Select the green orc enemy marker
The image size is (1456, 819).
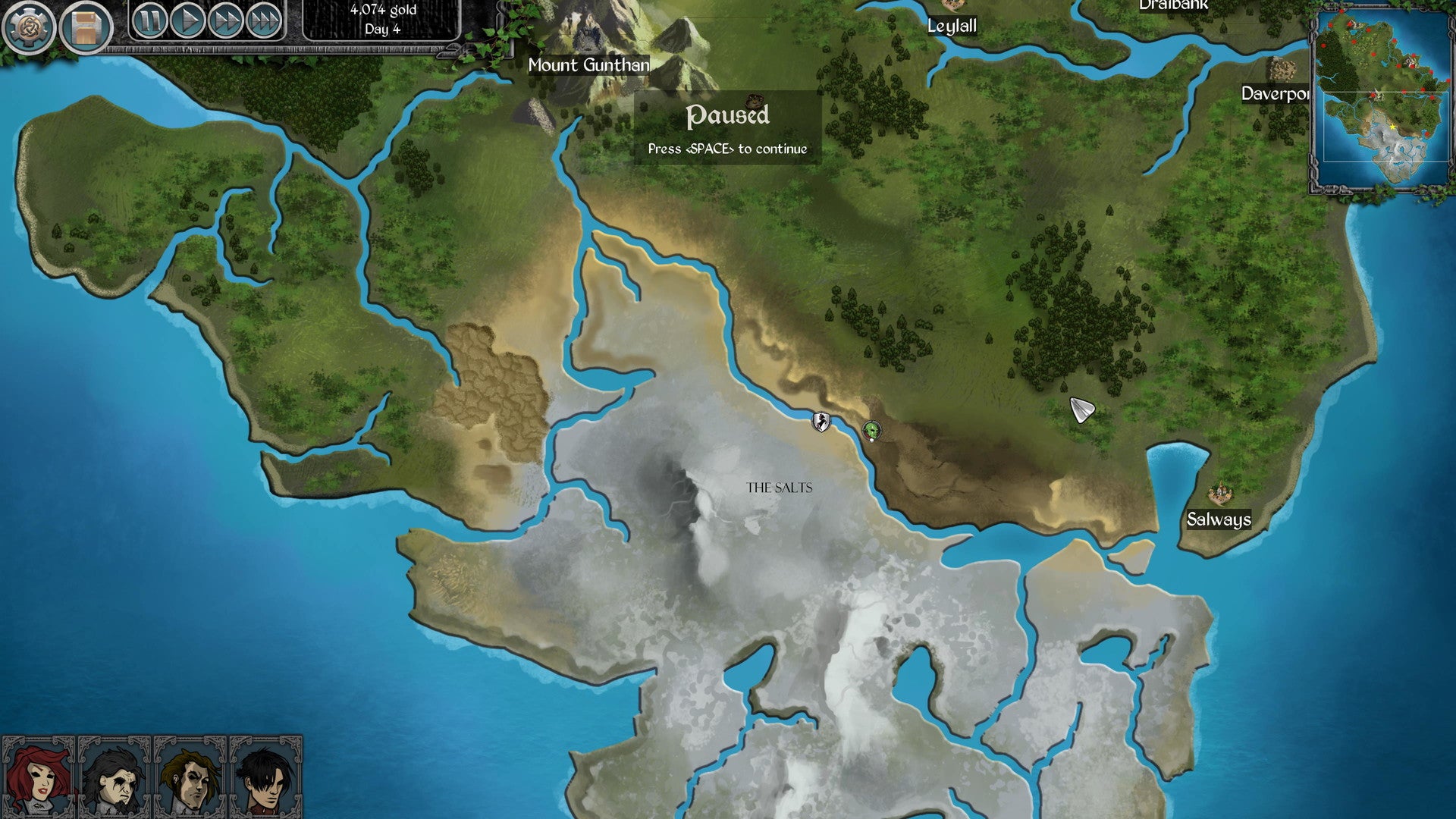(872, 431)
